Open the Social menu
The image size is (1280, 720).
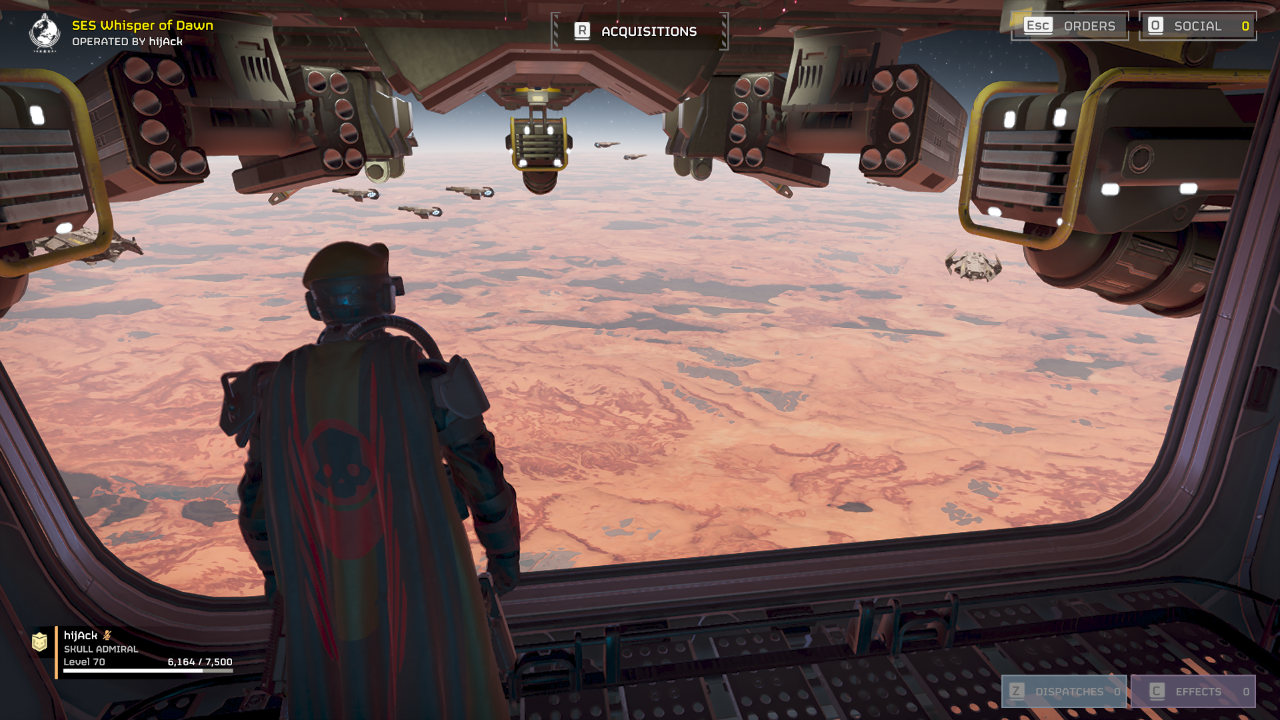click(x=1197, y=26)
